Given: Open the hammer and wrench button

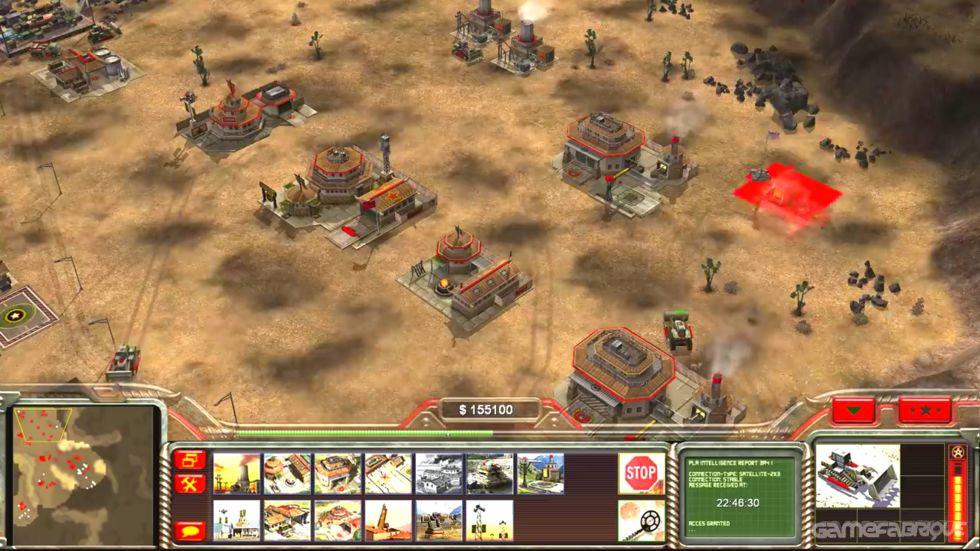Looking at the screenshot, I should (x=188, y=485).
